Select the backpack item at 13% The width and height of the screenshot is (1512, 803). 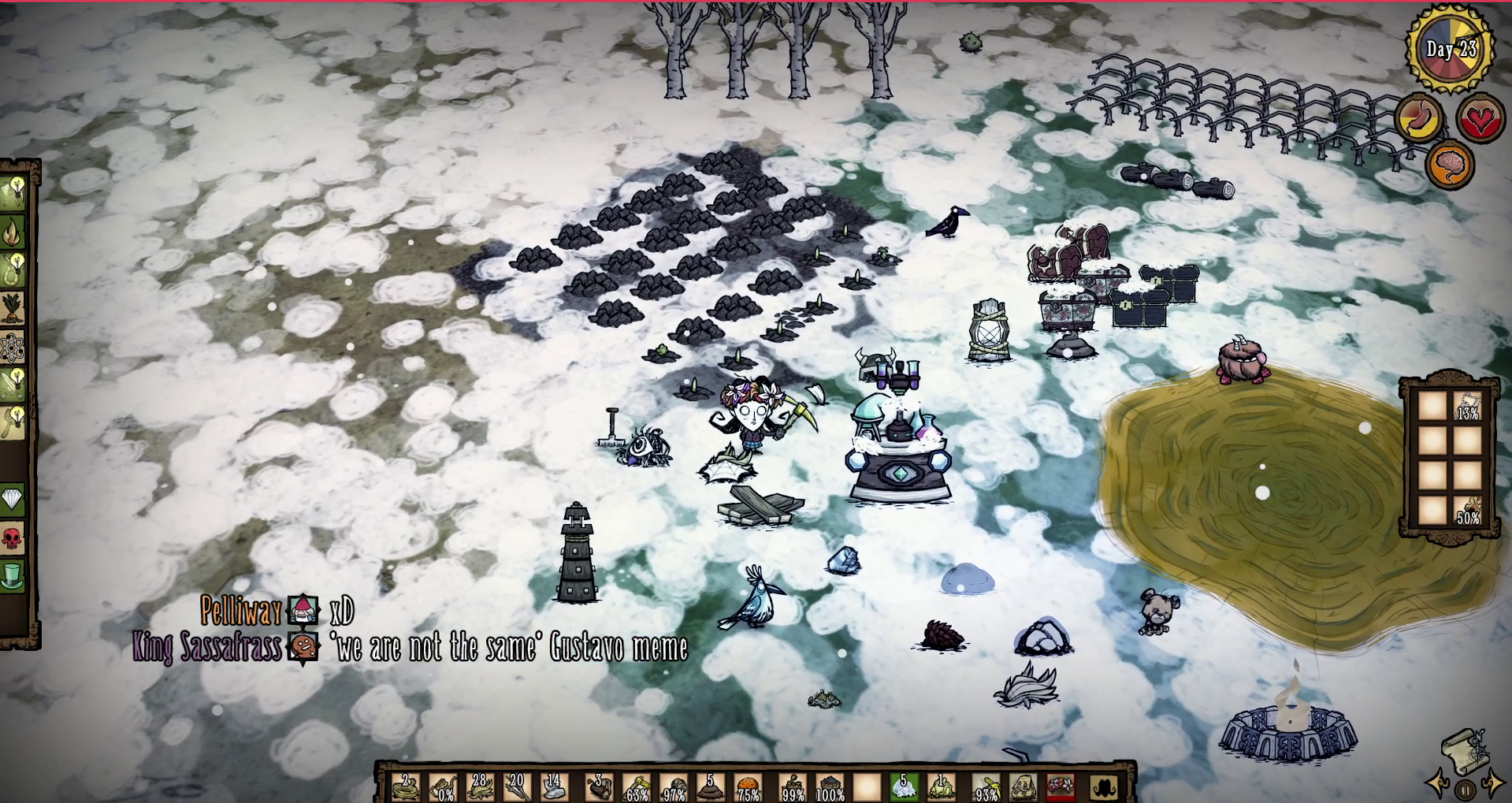click(x=1466, y=406)
